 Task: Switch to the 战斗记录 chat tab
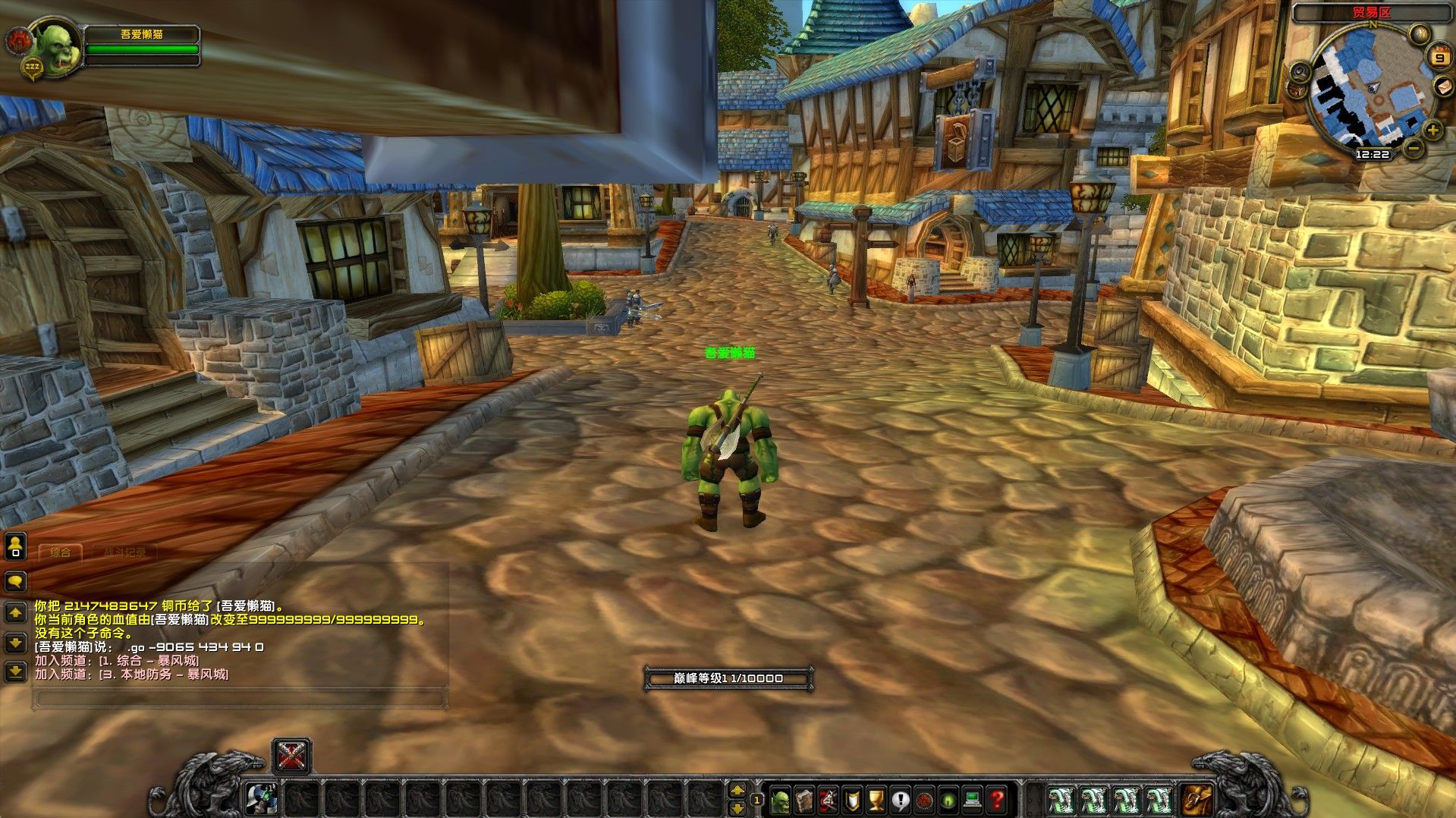(x=125, y=552)
